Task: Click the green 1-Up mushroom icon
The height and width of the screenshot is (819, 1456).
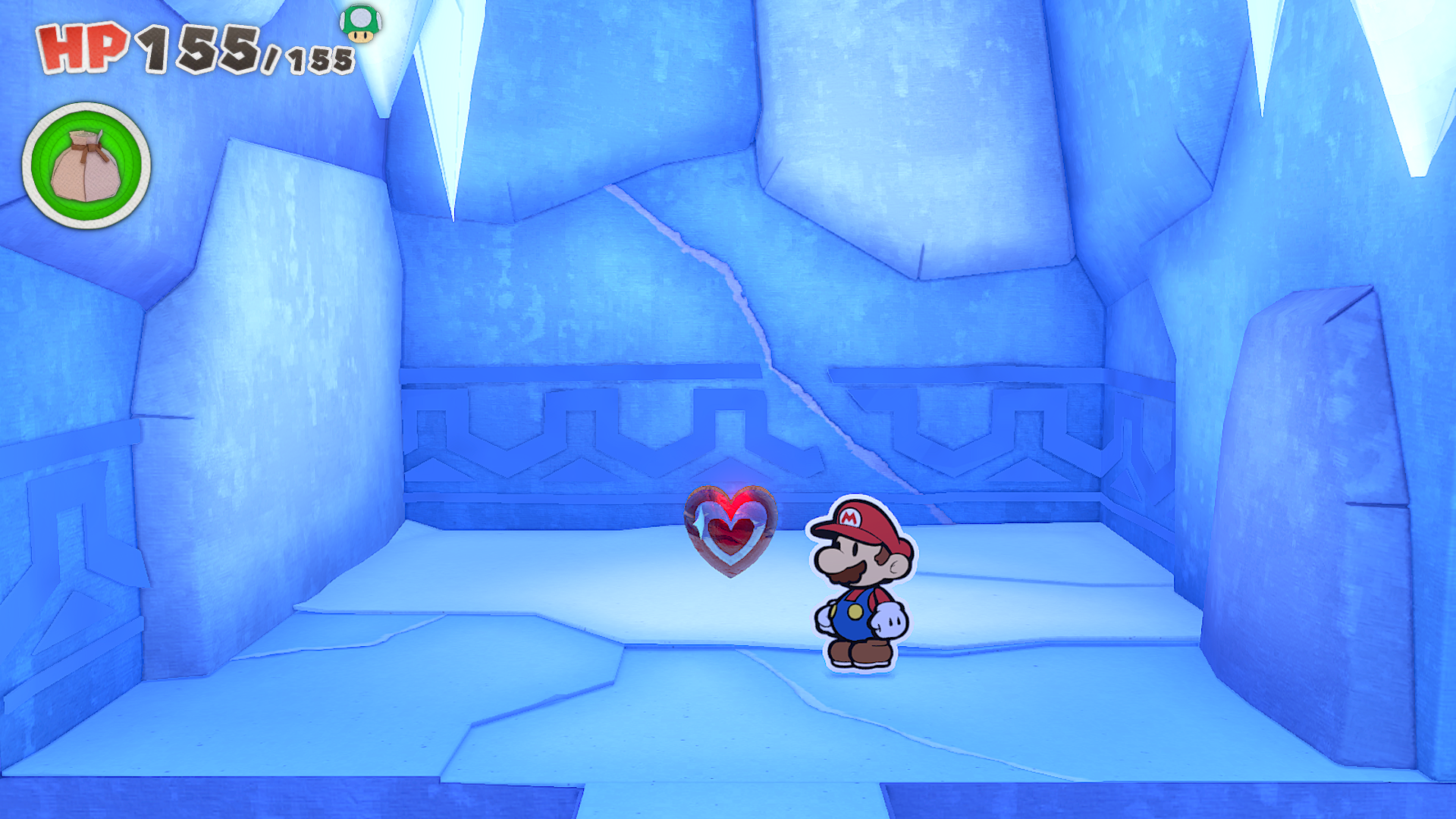Action: point(361,23)
